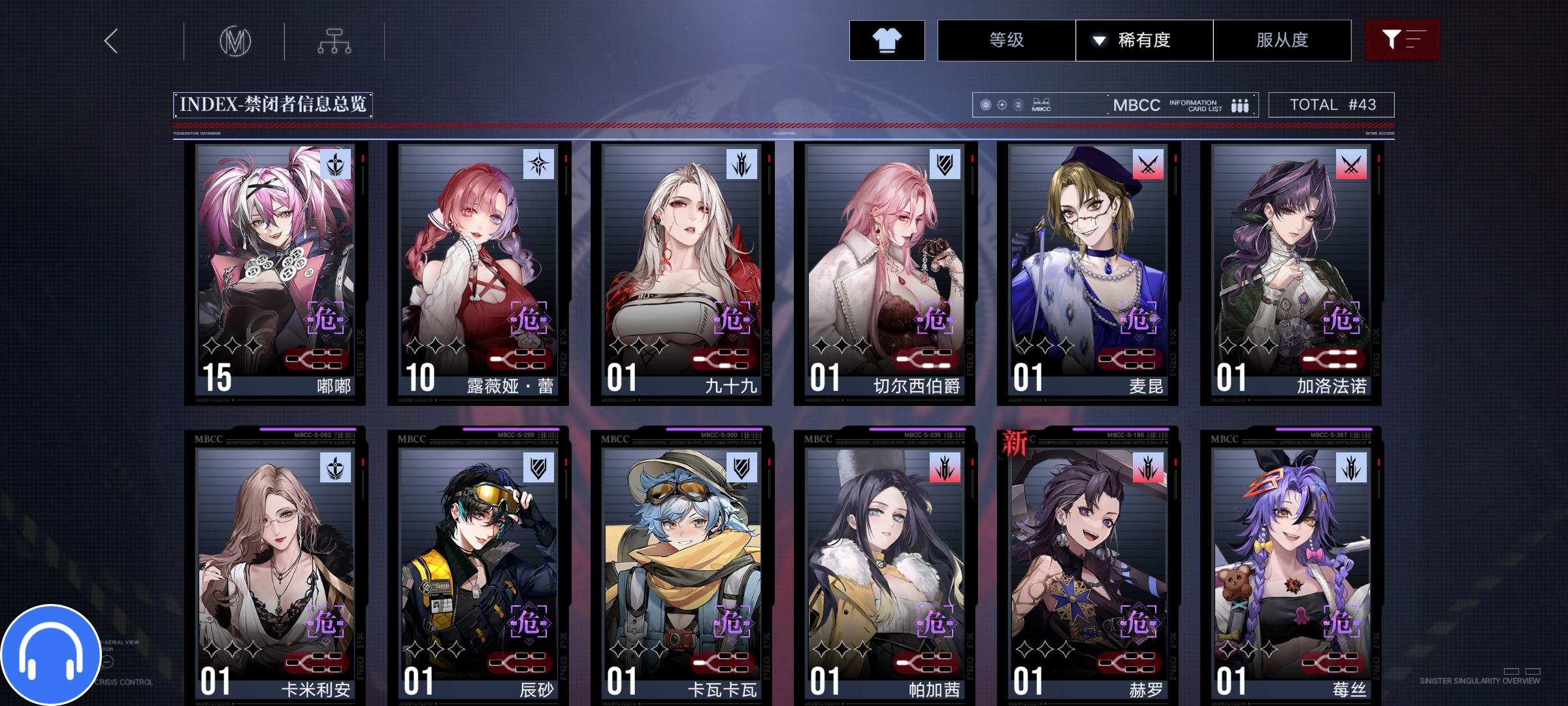This screenshot has width=1568, height=706.
Task: Switch sorting to 等级
Action: (1006, 40)
